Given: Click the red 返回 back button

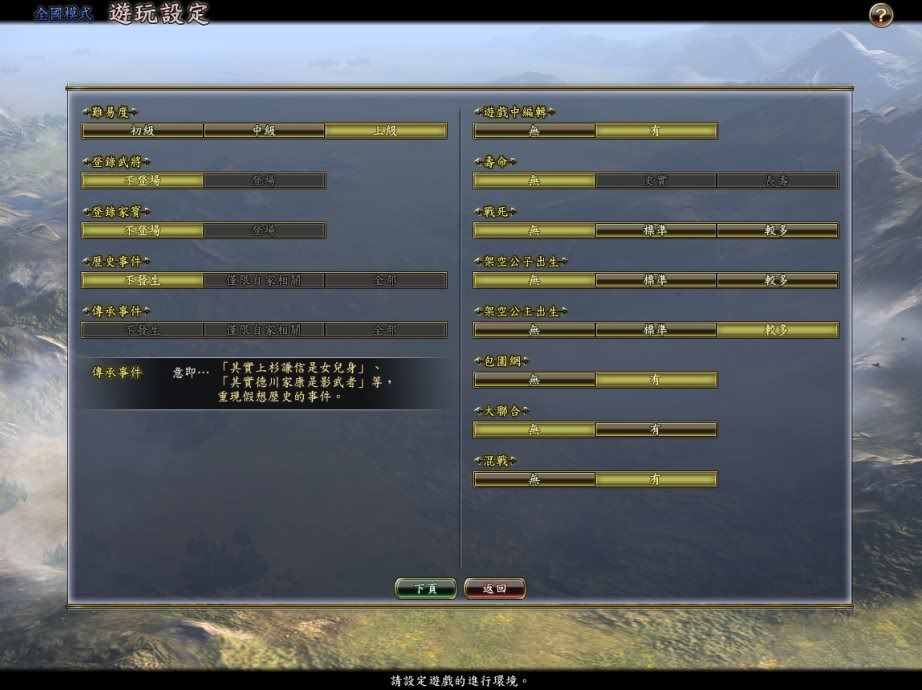Looking at the screenshot, I should [x=494, y=589].
